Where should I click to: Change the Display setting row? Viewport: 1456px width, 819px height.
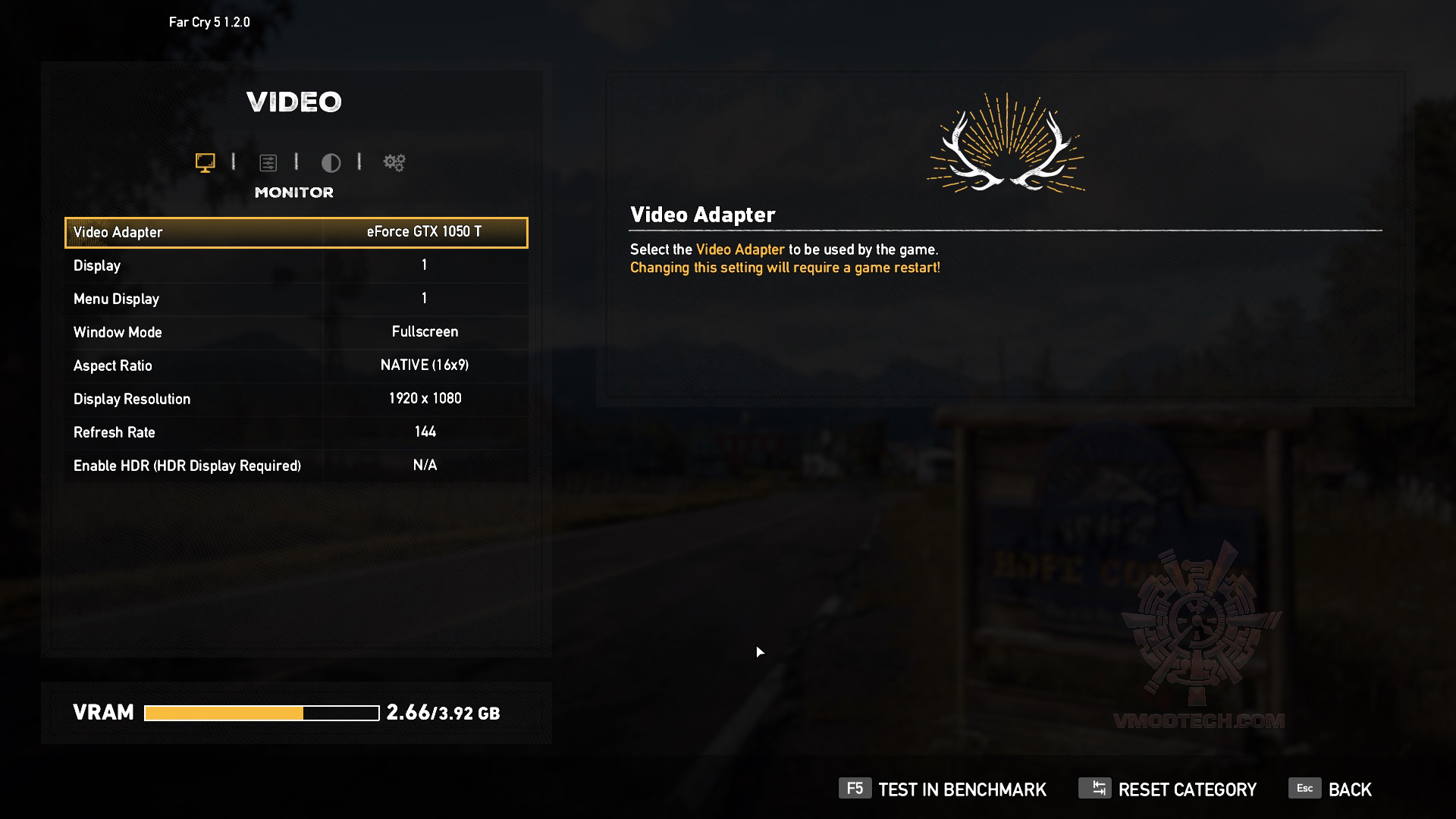[296, 265]
